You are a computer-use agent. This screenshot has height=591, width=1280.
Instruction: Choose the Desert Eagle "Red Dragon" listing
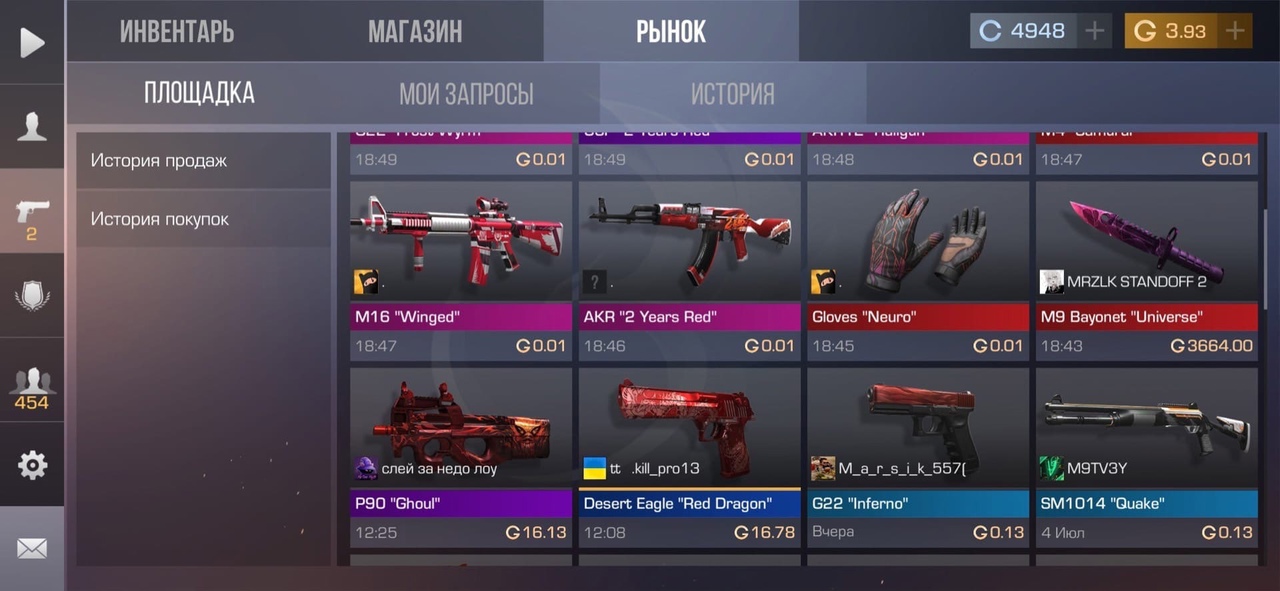pos(689,457)
